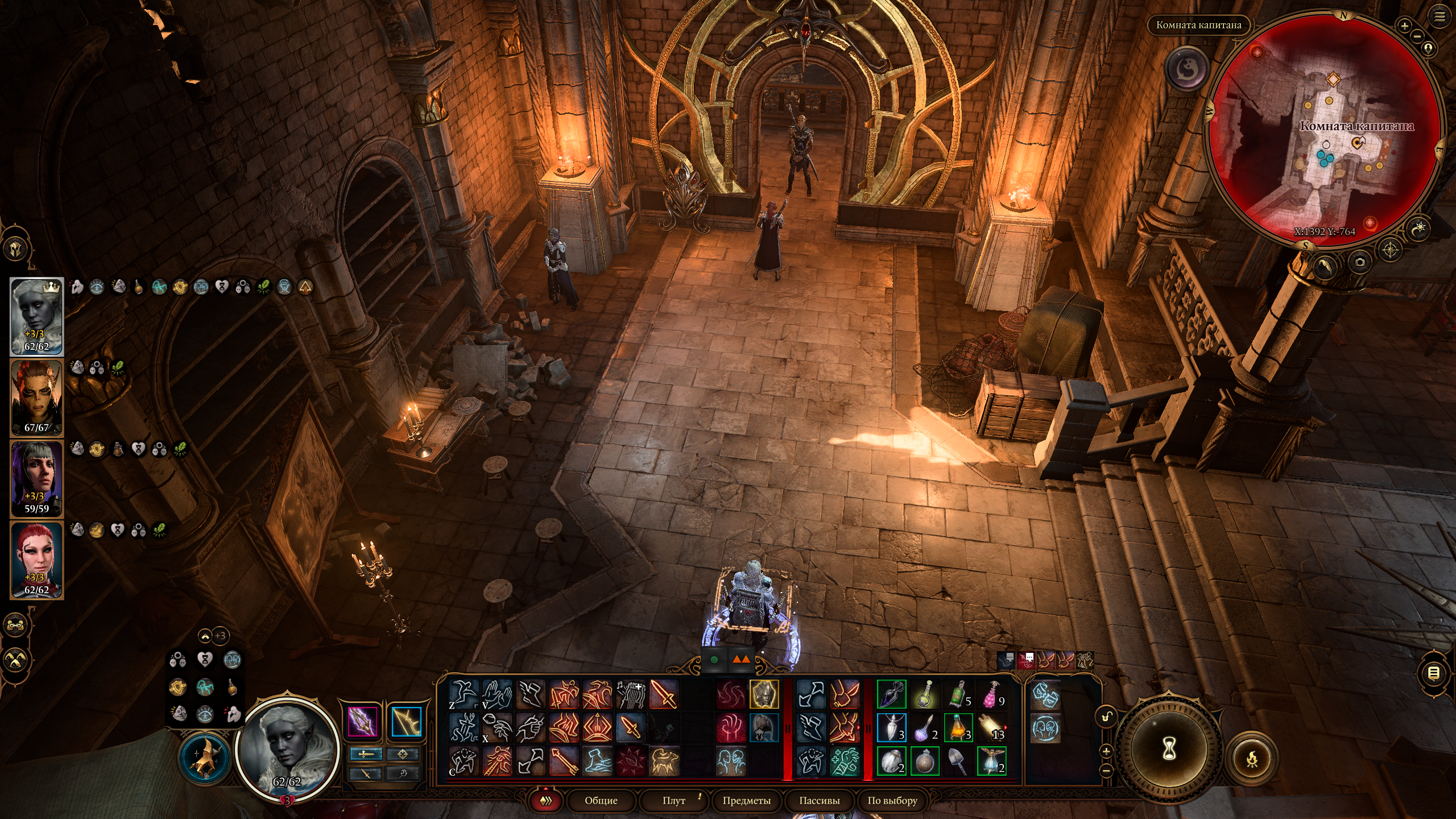Screen dimensions: 1456x819
Task: Switch to the Общие hotbar tab
Action: click(x=601, y=800)
